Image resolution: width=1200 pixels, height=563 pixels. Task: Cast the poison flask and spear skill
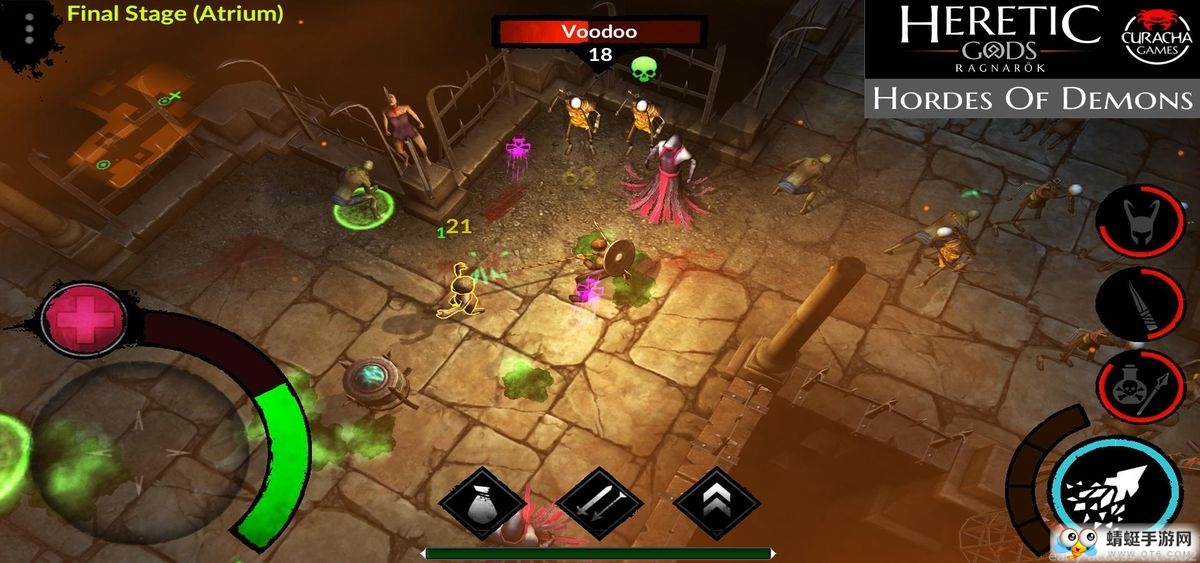1141,388
